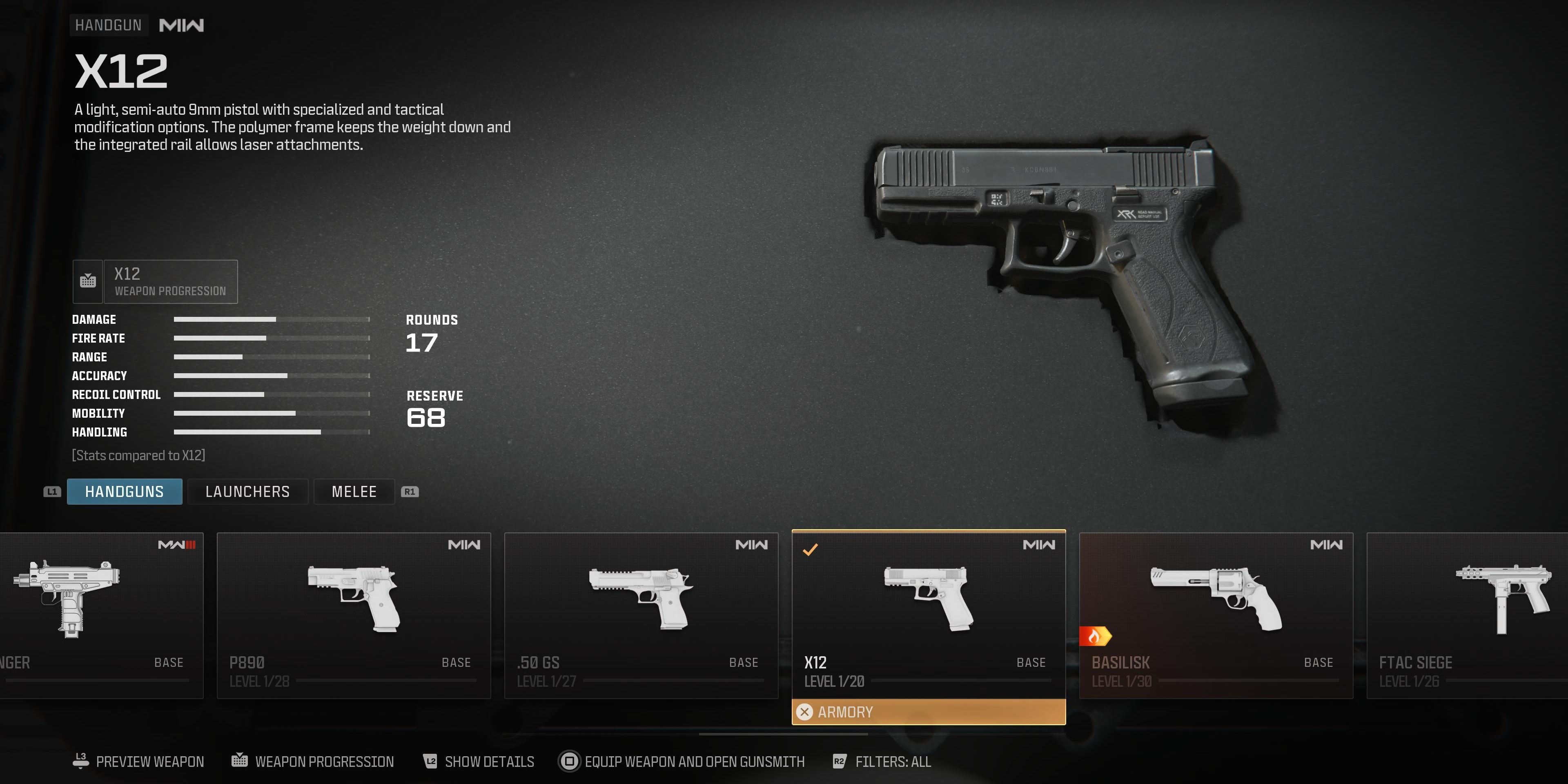Screen dimensions: 1568x784
Task: Click the R1 category cycle prompt
Action: pyautogui.click(x=409, y=491)
